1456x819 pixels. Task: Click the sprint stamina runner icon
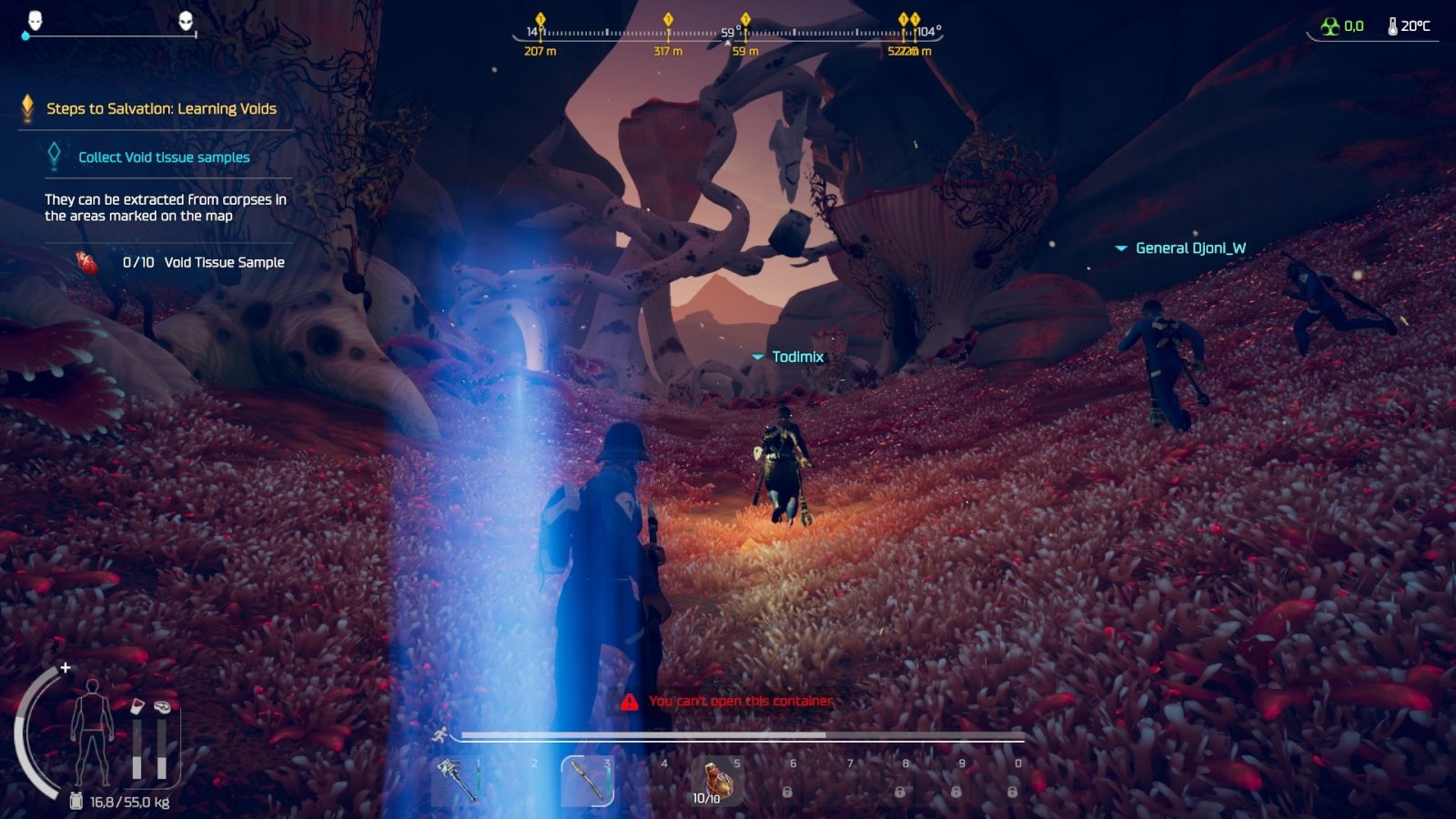(x=440, y=734)
